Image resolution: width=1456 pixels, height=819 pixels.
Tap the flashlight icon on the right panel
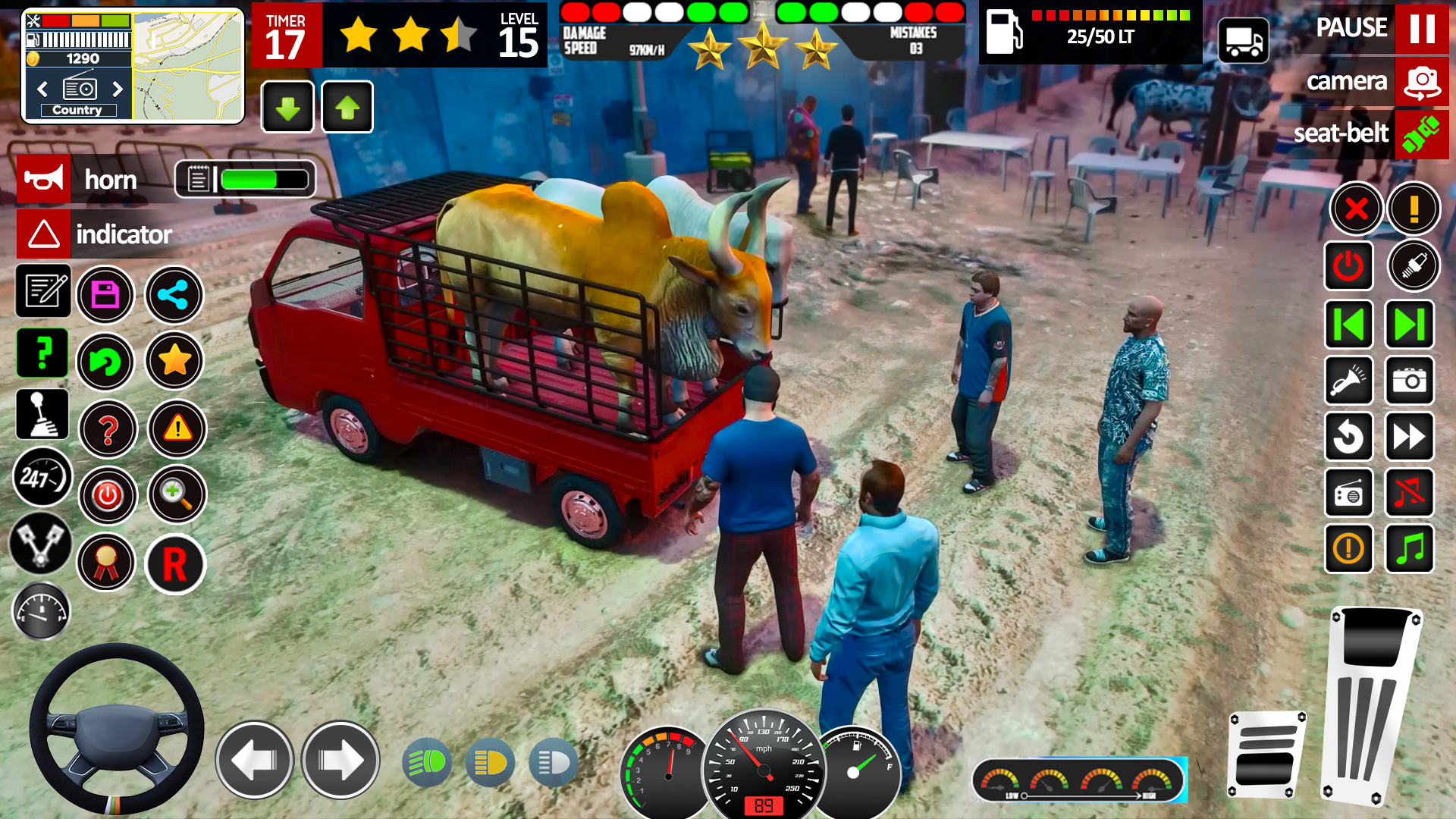1349,381
